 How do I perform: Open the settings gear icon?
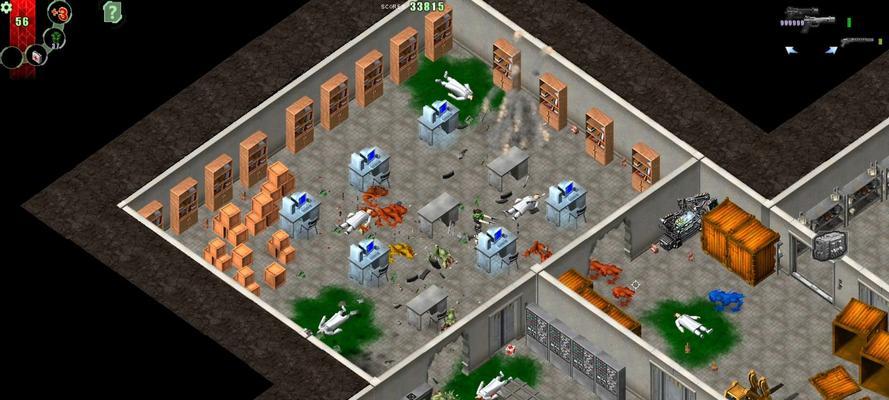[x=6, y=7]
